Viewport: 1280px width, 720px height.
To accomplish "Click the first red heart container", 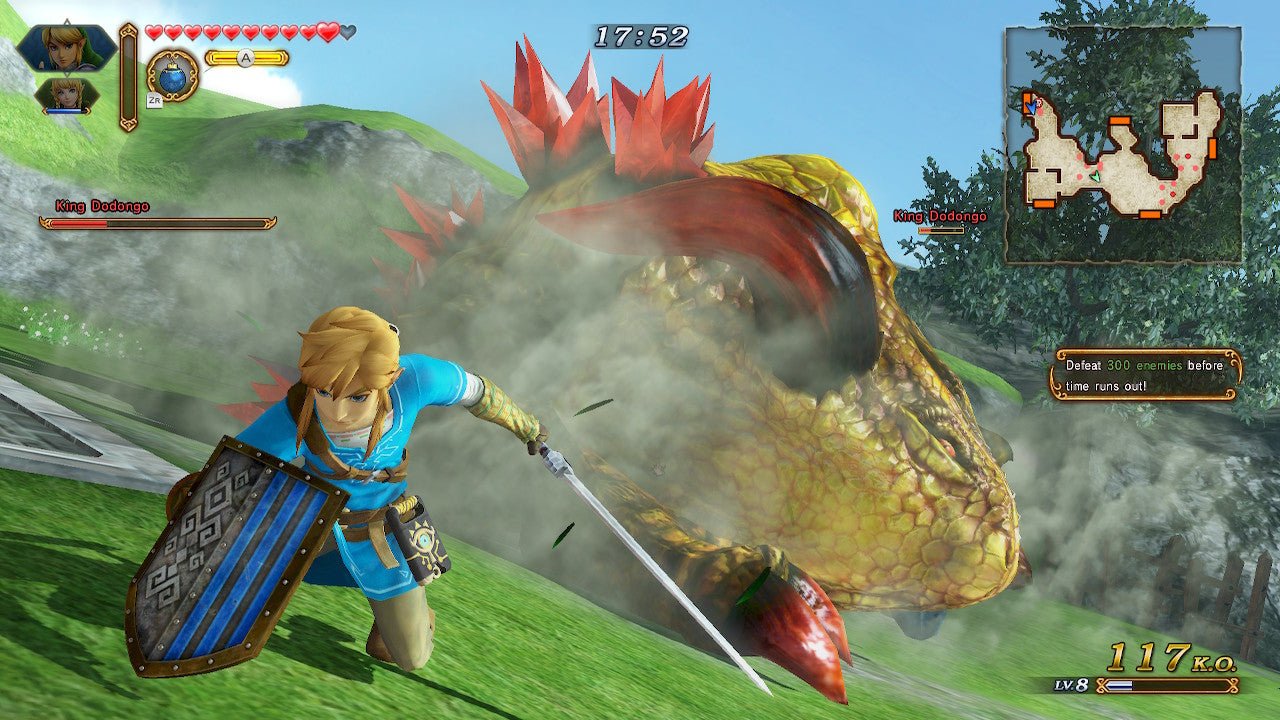I will (154, 32).
